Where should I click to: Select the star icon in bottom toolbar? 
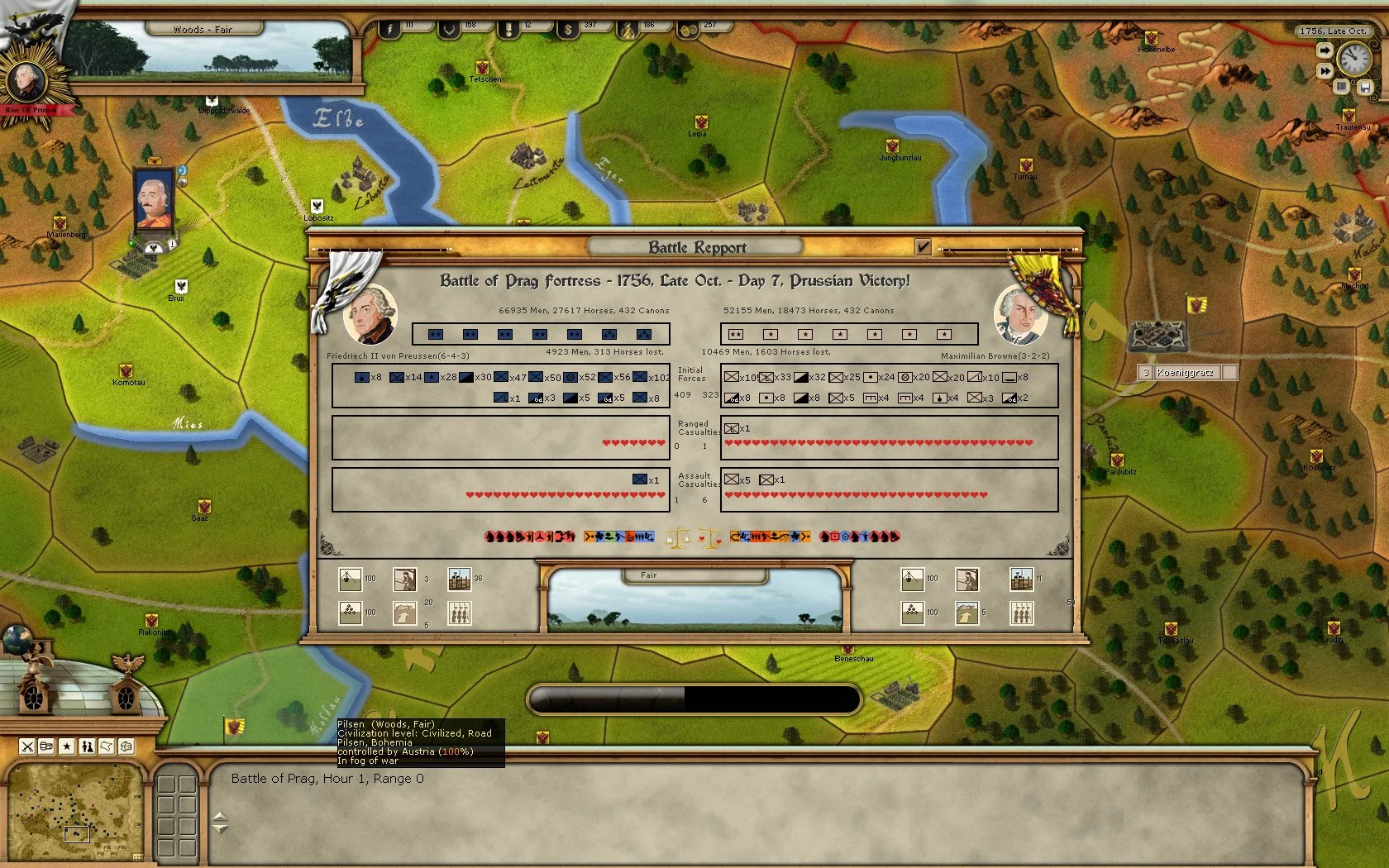click(66, 746)
